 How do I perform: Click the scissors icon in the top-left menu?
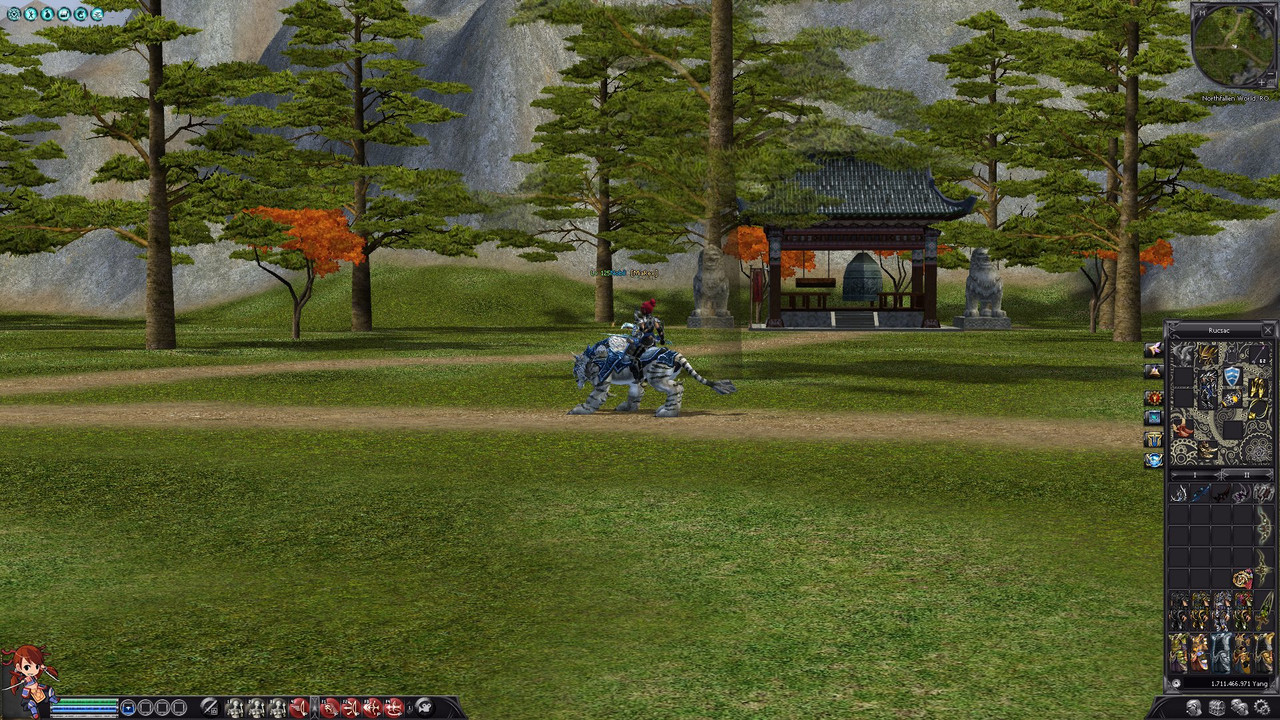pos(31,14)
